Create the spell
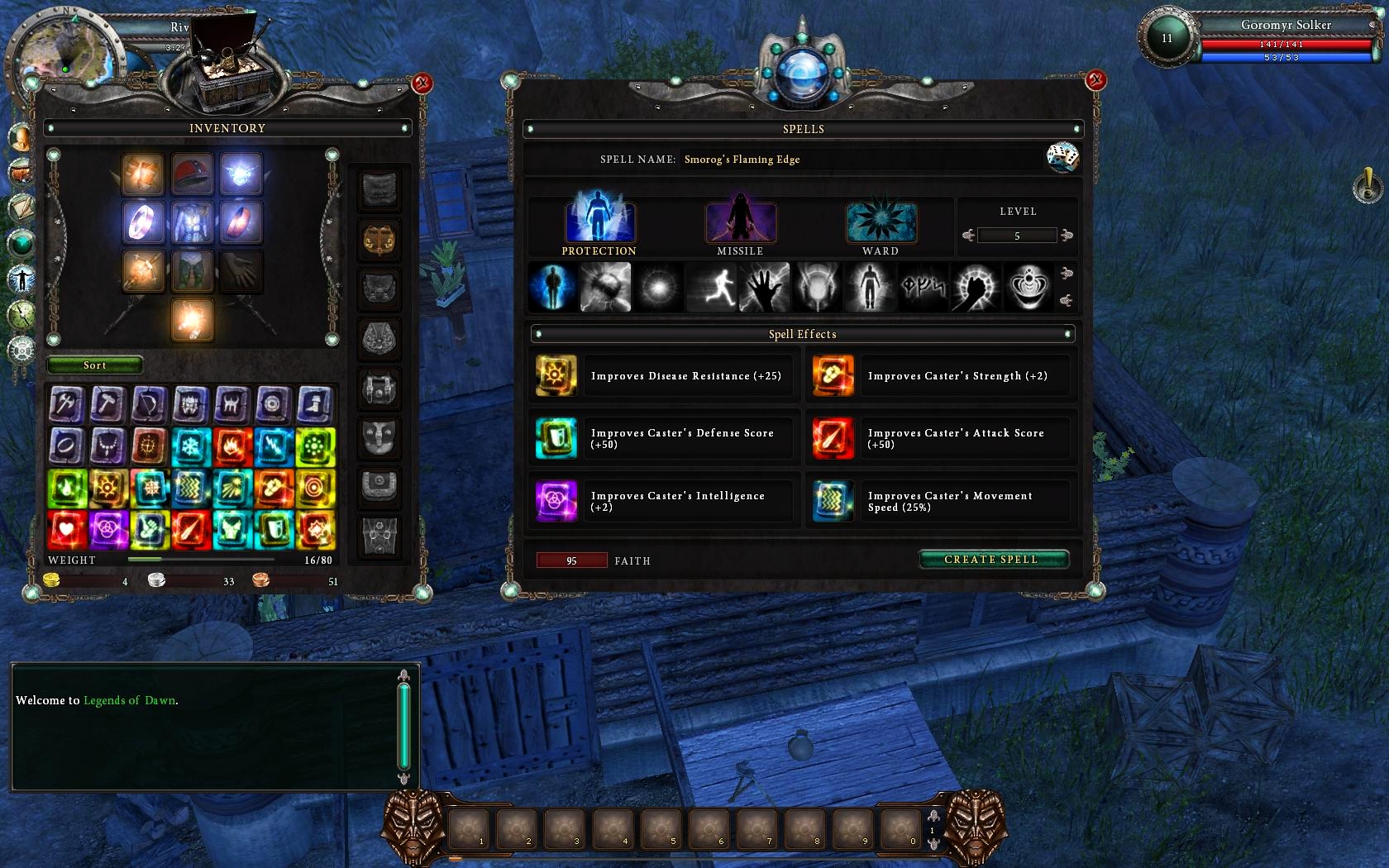This screenshot has width=1389, height=868. point(992,560)
